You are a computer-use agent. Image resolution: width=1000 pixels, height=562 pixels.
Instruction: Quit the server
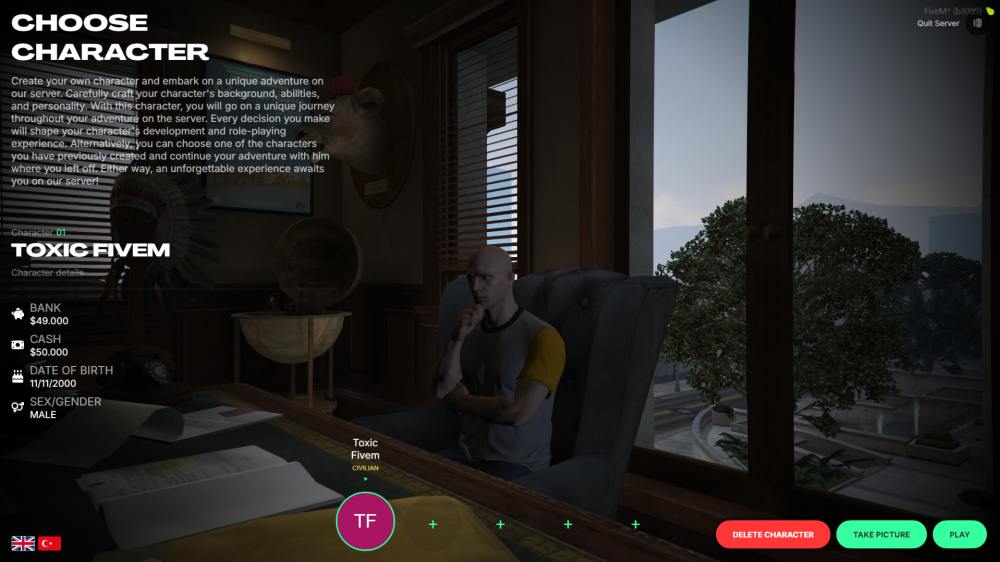(x=938, y=23)
